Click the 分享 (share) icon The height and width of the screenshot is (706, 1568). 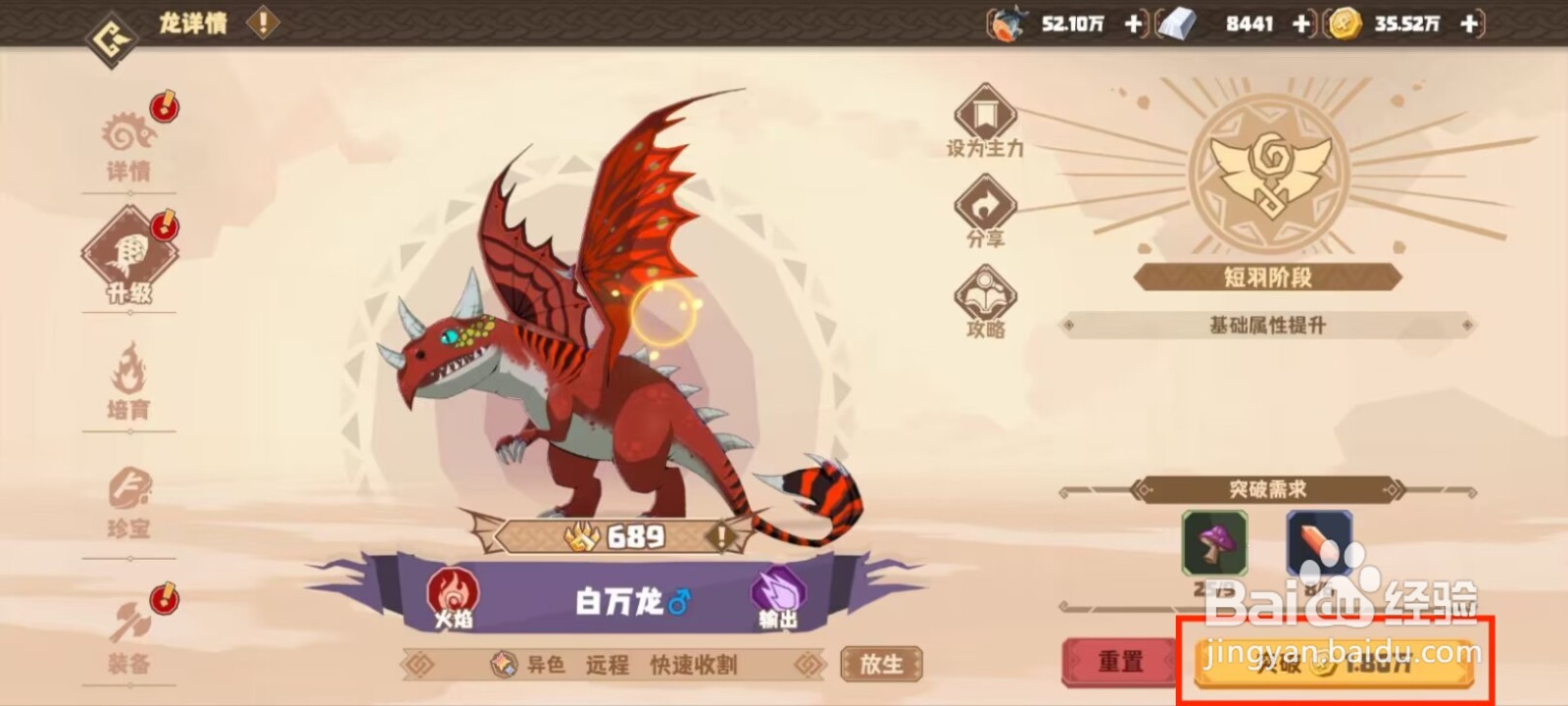tap(985, 207)
